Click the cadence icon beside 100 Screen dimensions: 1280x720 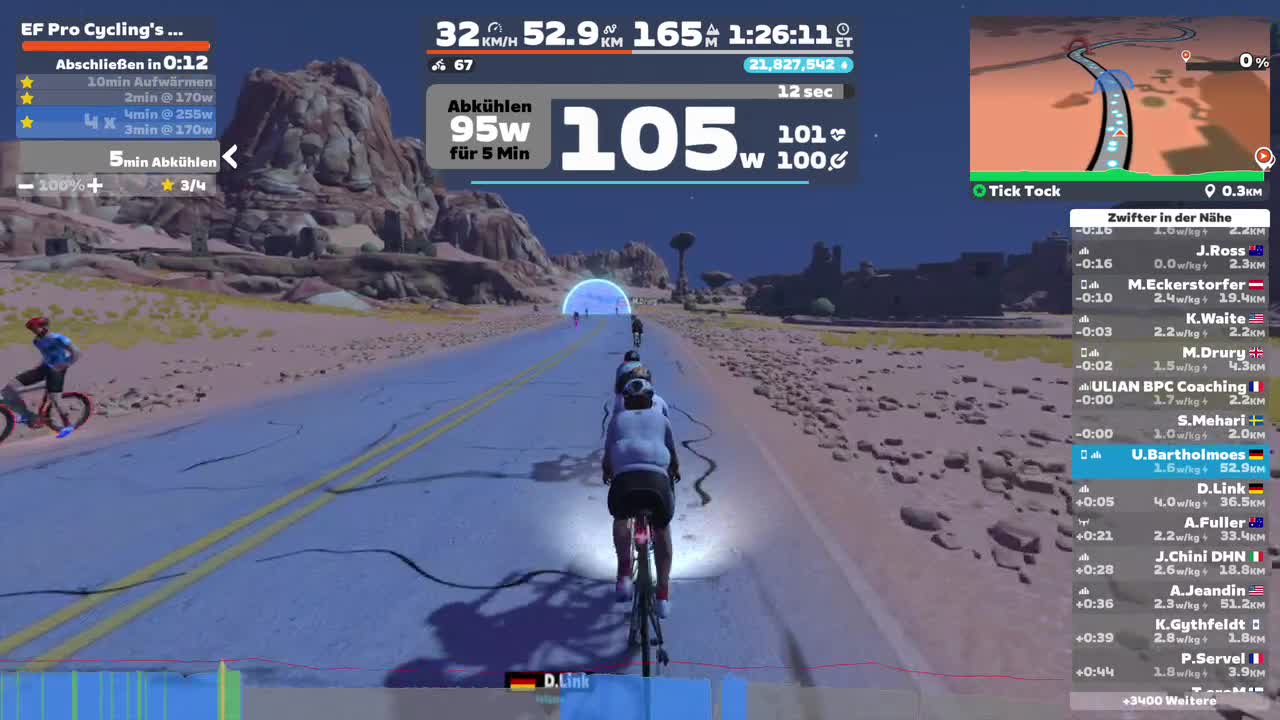pos(839,160)
